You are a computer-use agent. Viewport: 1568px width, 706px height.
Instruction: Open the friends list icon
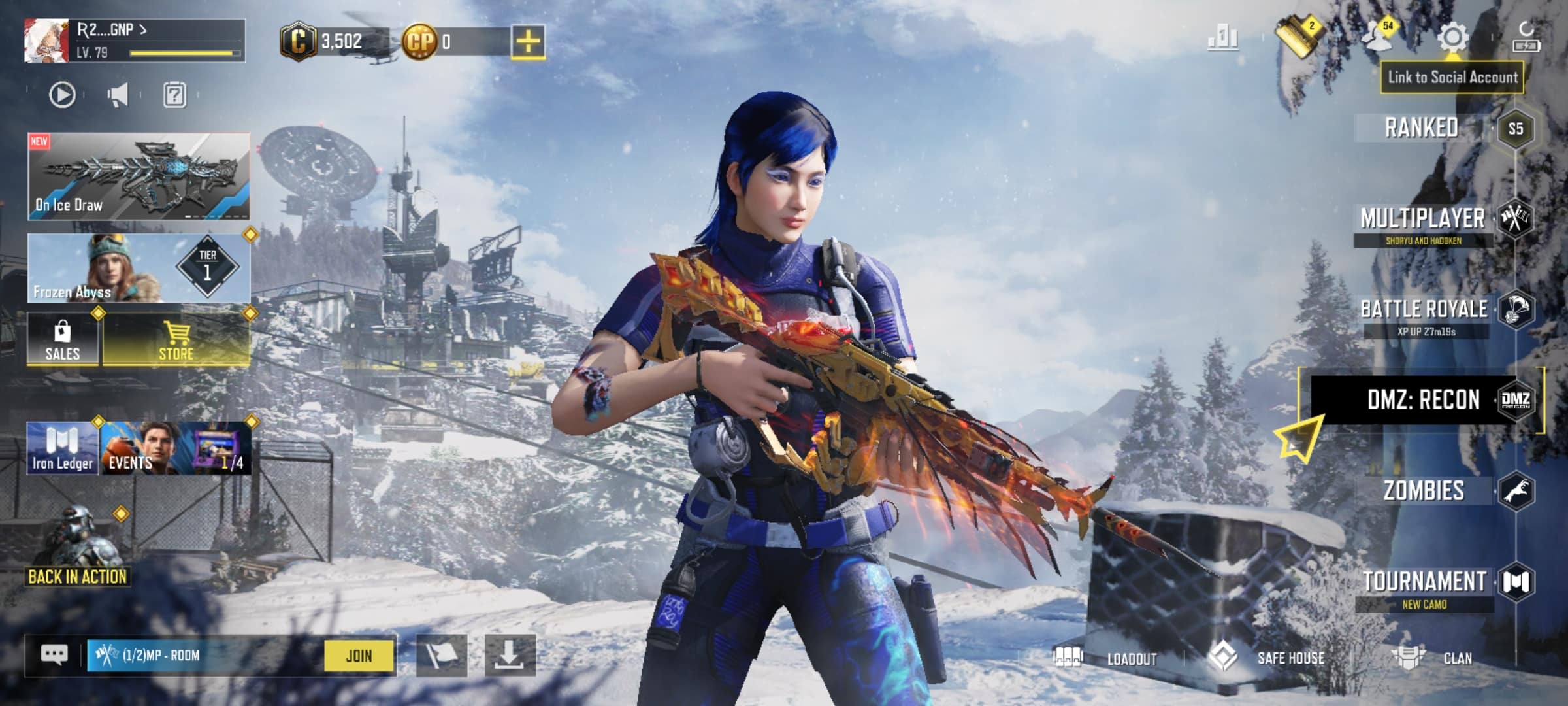click(x=1379, y=36)
